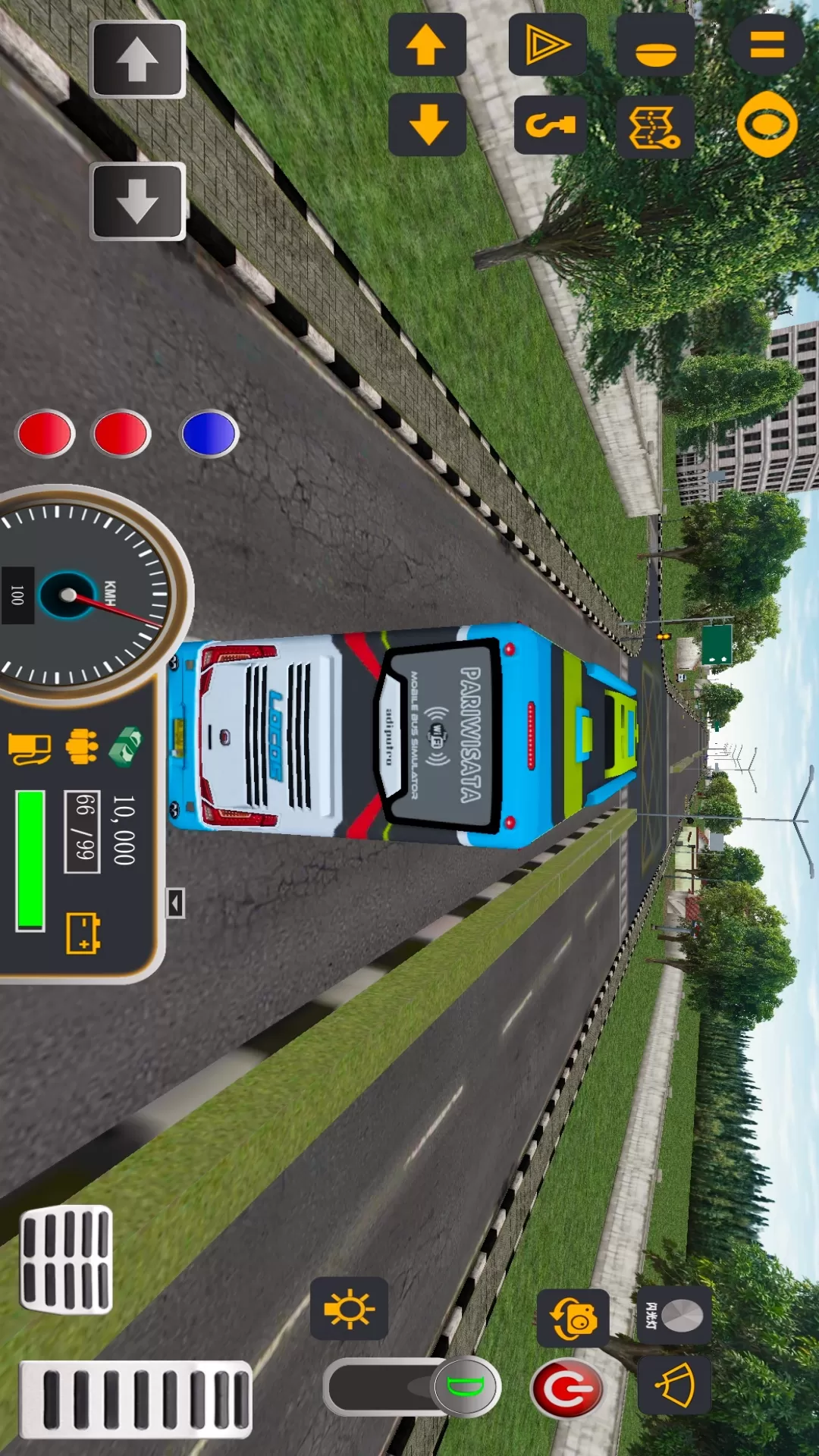
Task: Click the yellow ring icon button
Action: point(767,124)
